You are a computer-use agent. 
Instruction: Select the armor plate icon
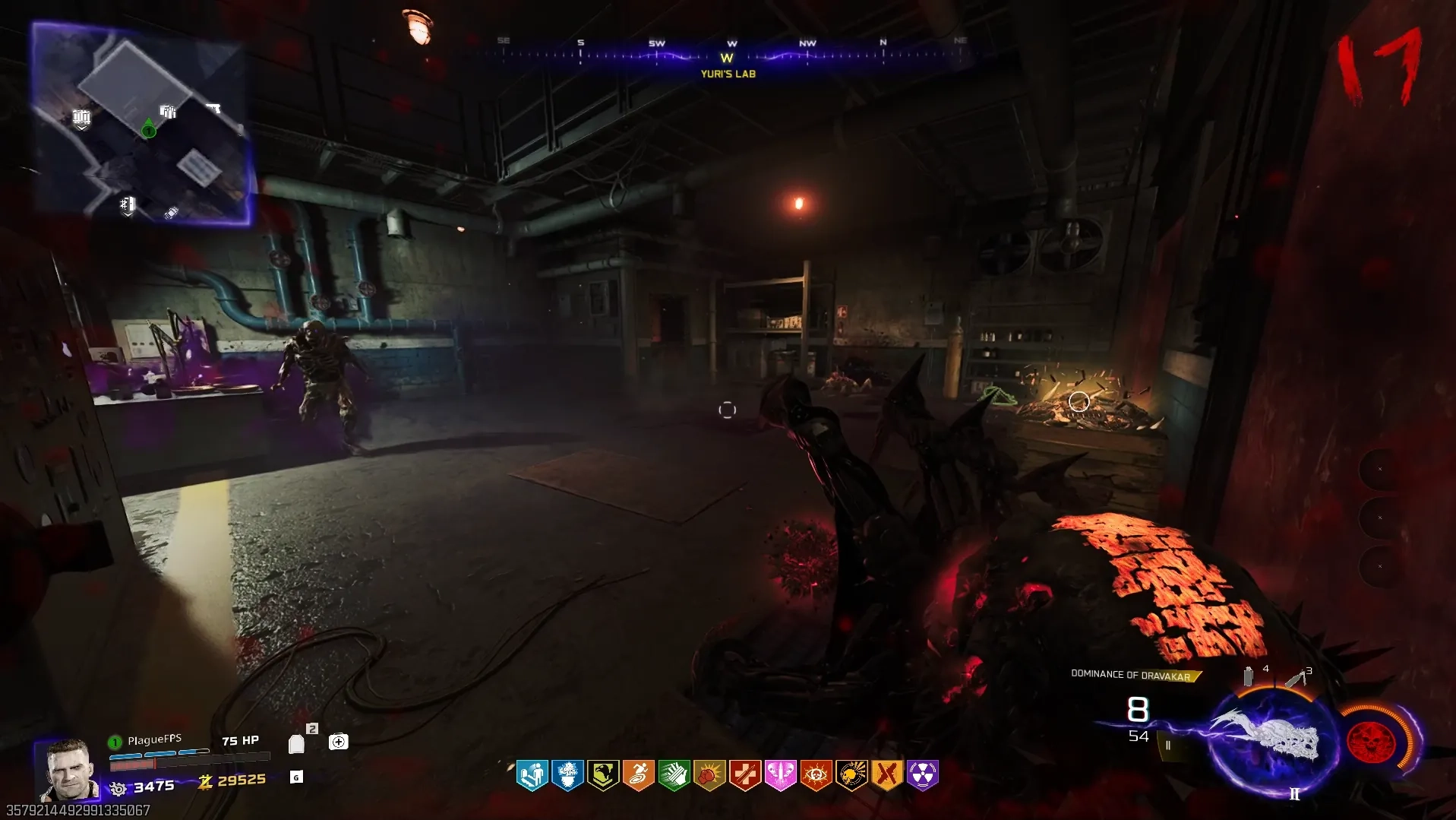coord(297,744)
